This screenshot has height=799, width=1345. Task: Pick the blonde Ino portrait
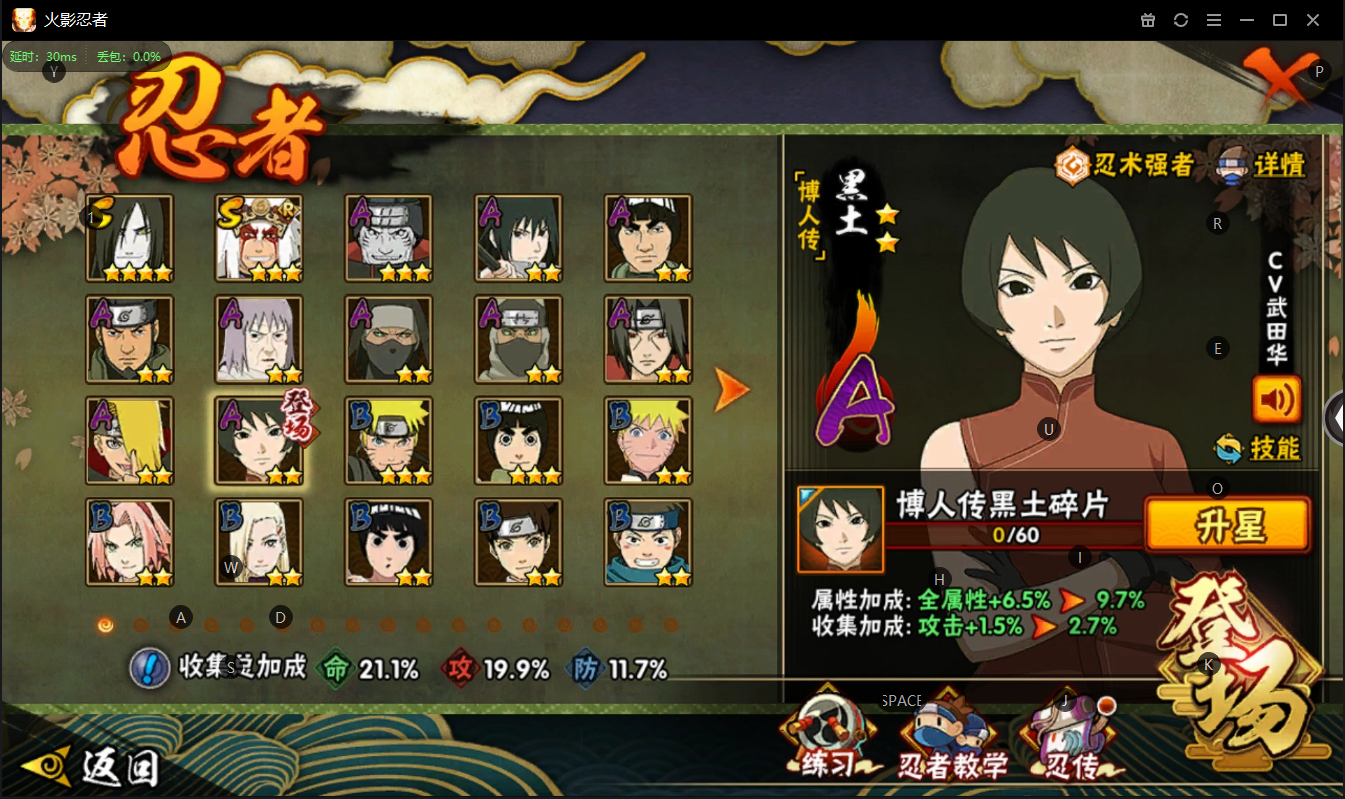point(259,542)
